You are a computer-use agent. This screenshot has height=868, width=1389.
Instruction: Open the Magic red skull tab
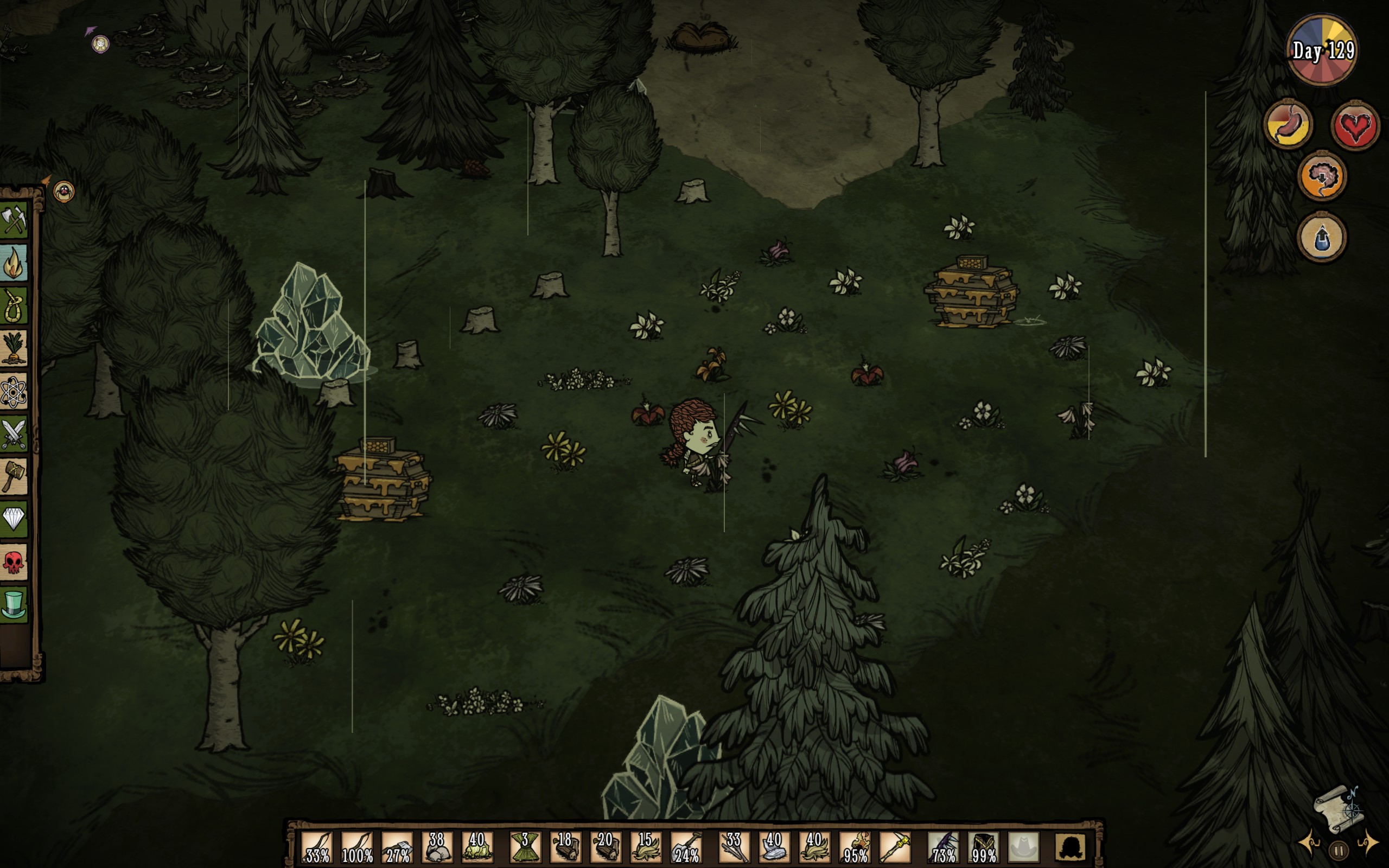pyautogui.click(x=14, y=562)
